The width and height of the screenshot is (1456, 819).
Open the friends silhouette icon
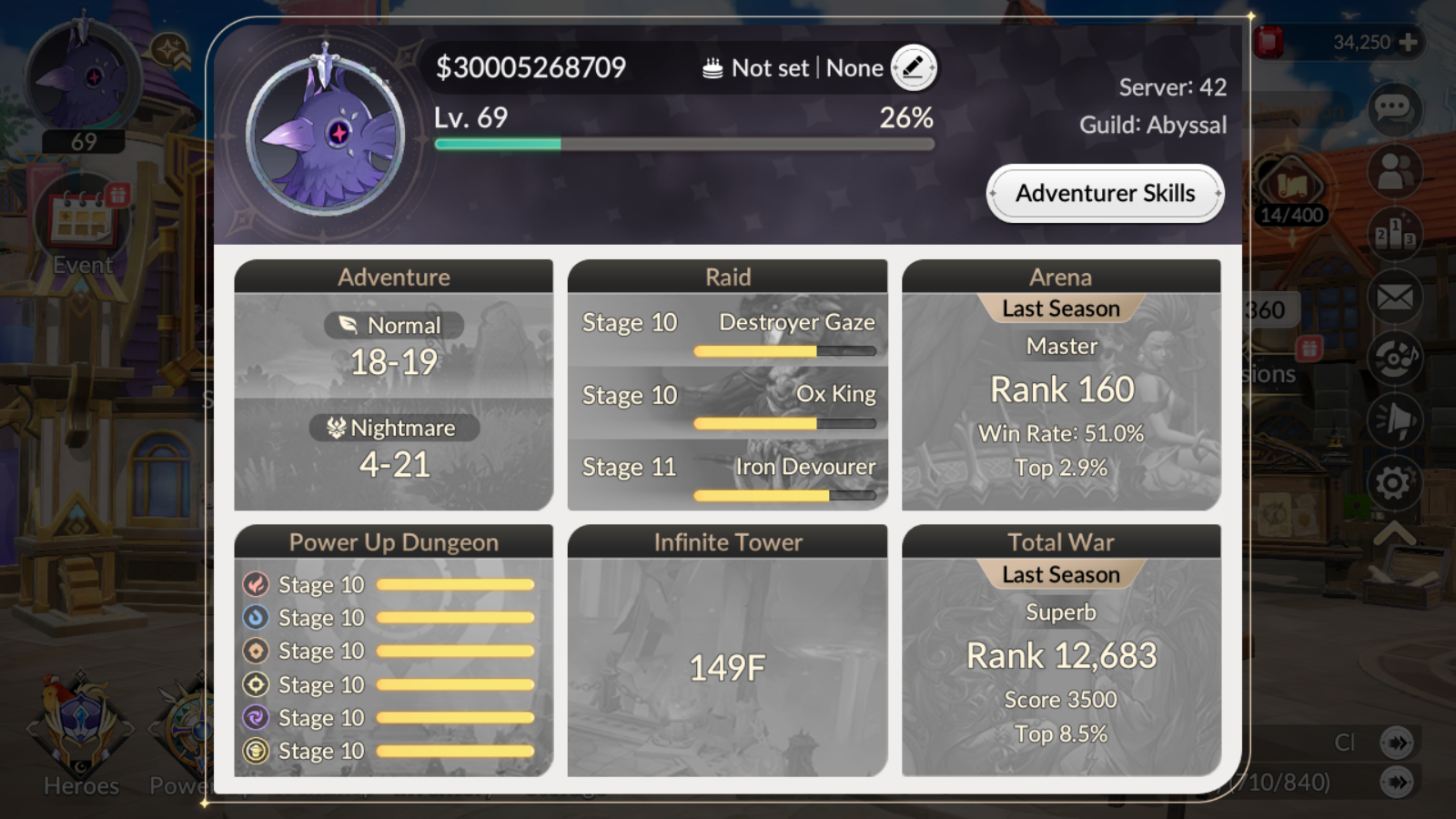(1393, 171)
